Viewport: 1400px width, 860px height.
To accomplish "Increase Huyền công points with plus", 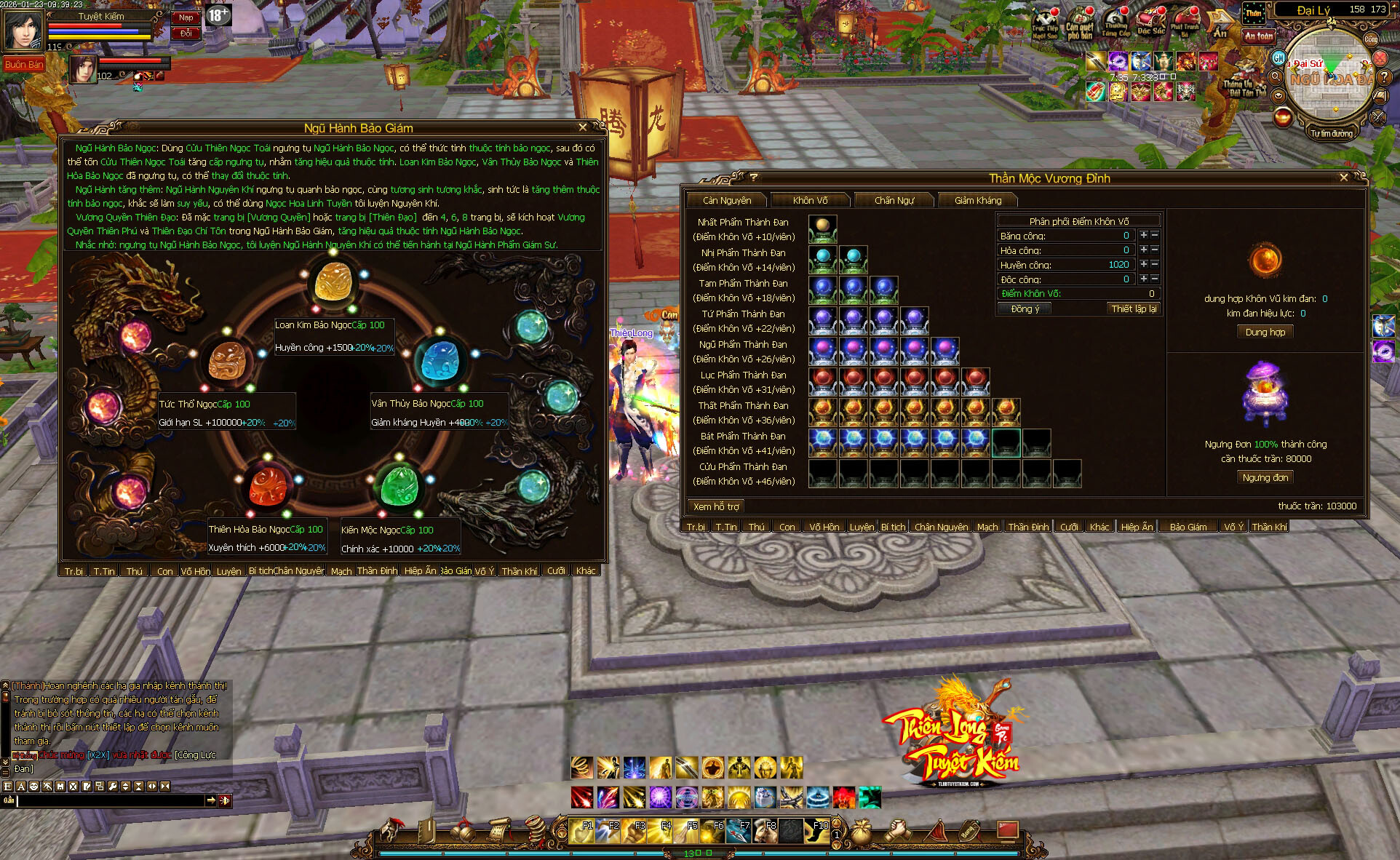I will 1144,264.
